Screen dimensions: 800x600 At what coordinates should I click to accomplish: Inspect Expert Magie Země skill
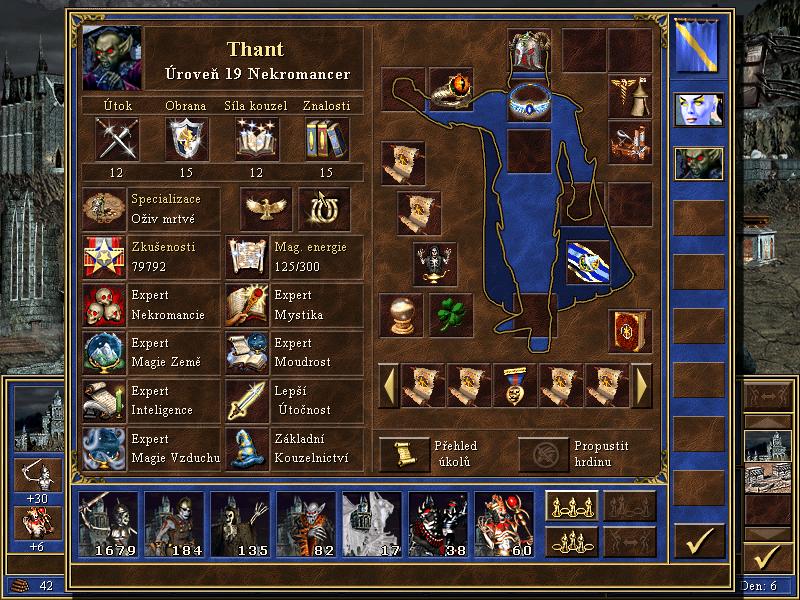(103, 352)
